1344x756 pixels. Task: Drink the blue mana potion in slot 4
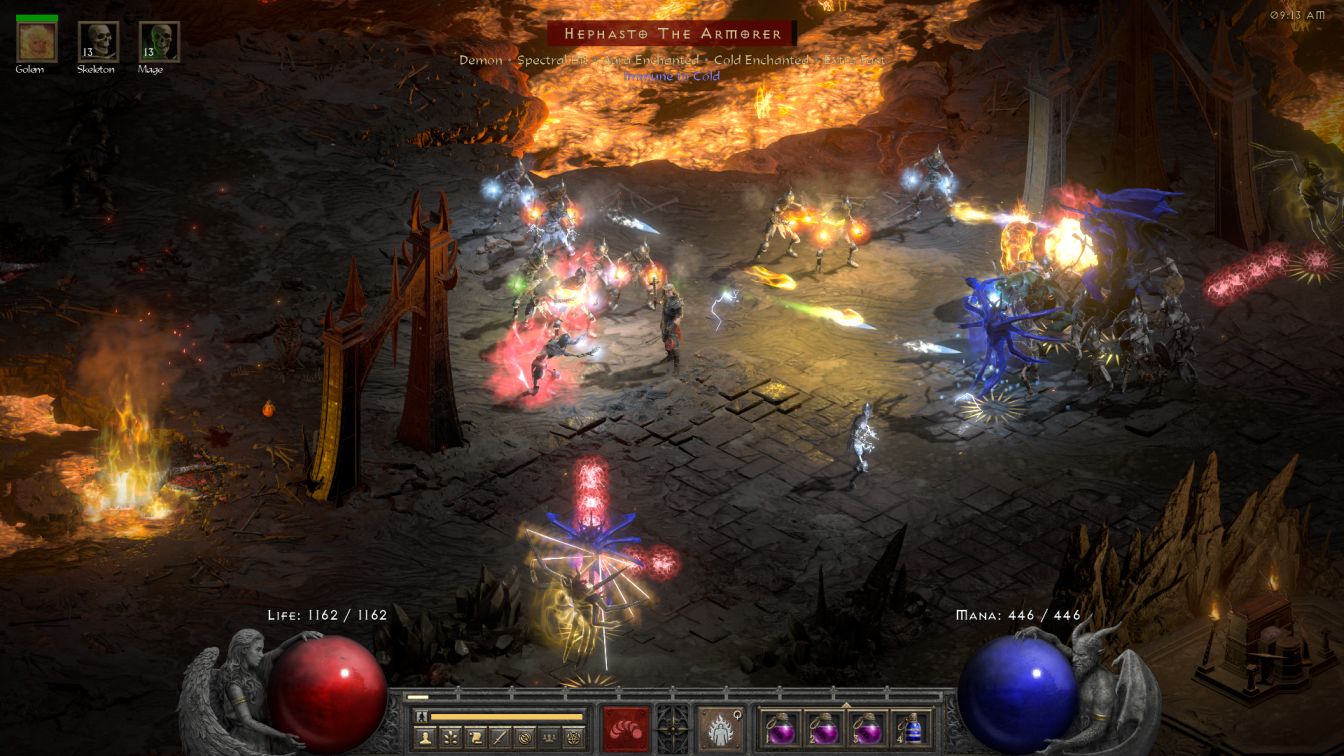909,728
